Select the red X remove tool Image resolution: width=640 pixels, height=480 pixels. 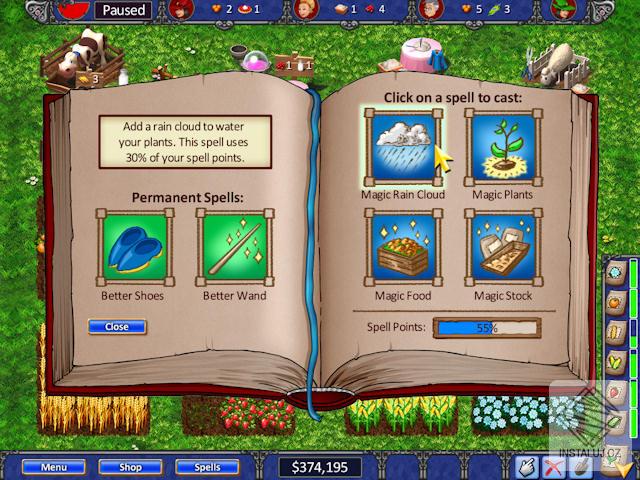pos(553,466)
